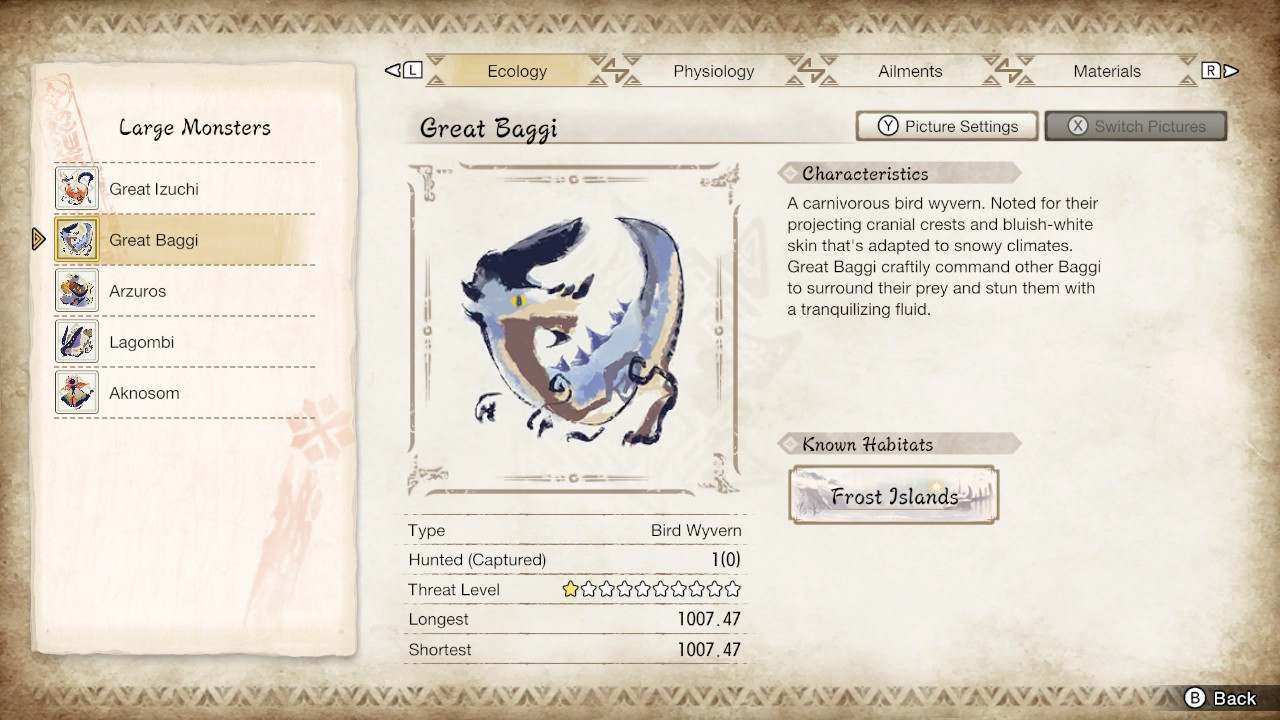Screen dimensions: 1280x720
Task: Select the Great Baggi monster icon
Action: [x=77, y=239]
